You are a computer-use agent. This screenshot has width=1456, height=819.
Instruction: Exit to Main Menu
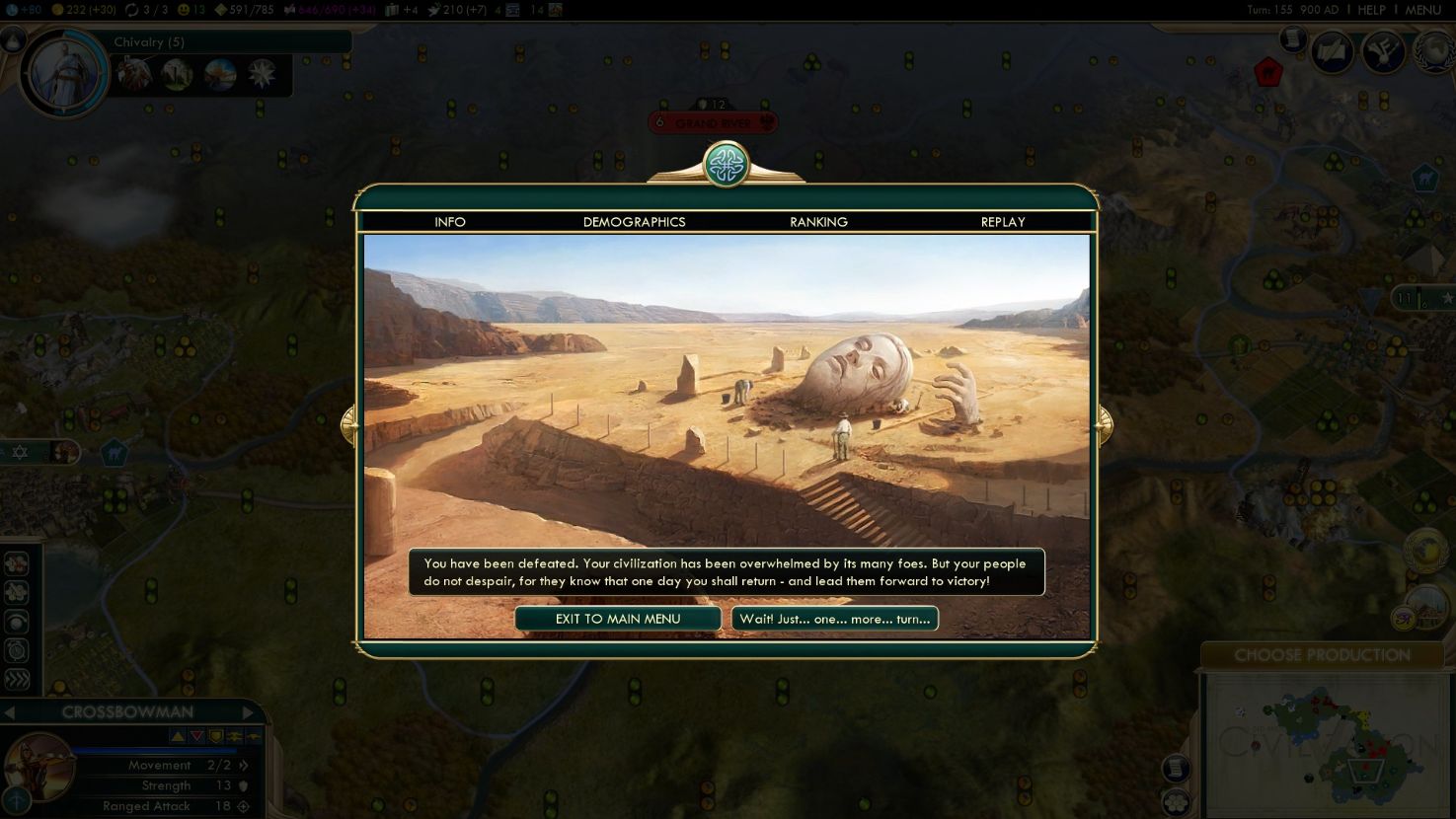[618, 619]
